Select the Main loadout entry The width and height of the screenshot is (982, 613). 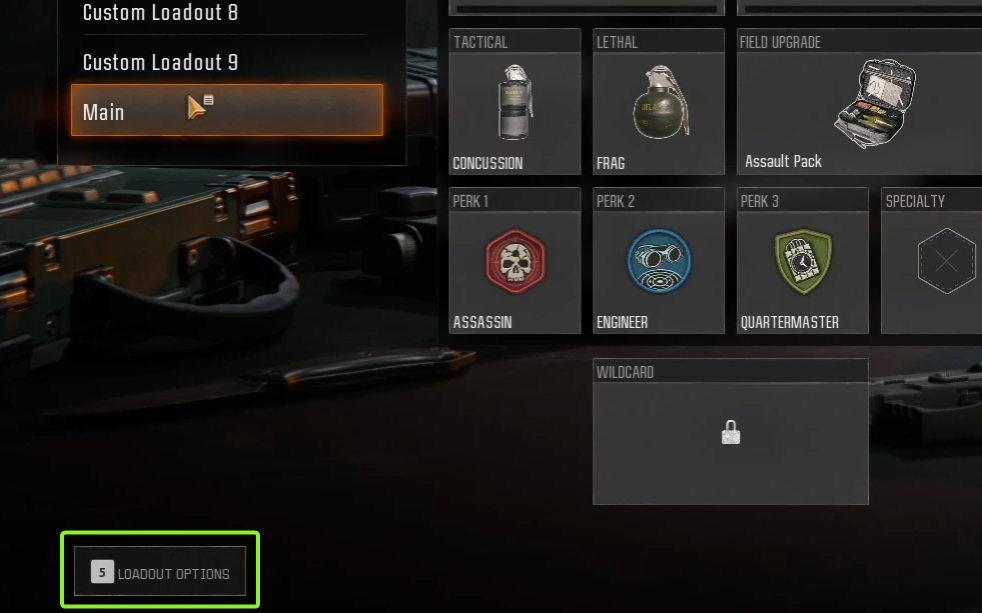click(x=226, y=110)
